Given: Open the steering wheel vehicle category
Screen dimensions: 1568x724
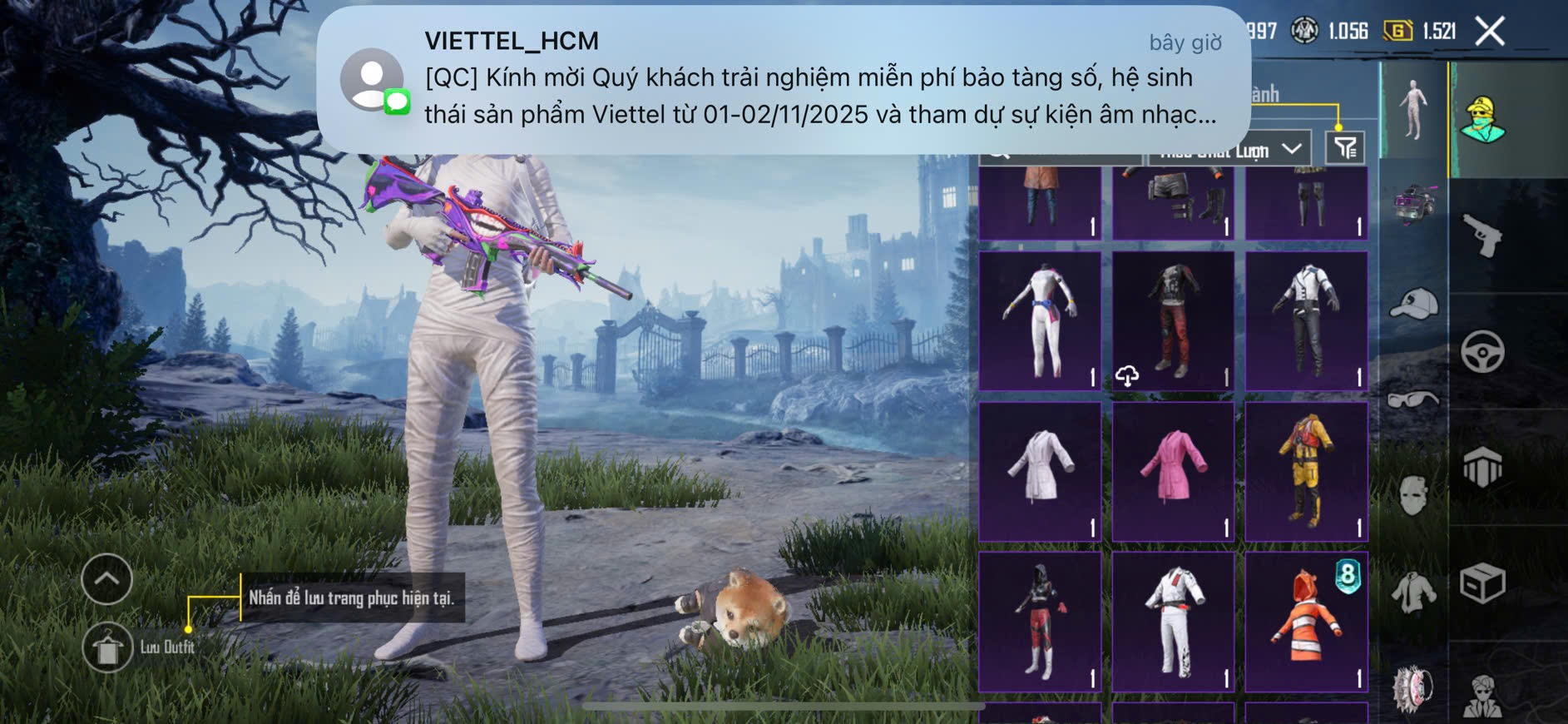Looking at the screenshot, I should coord(1482,351).
